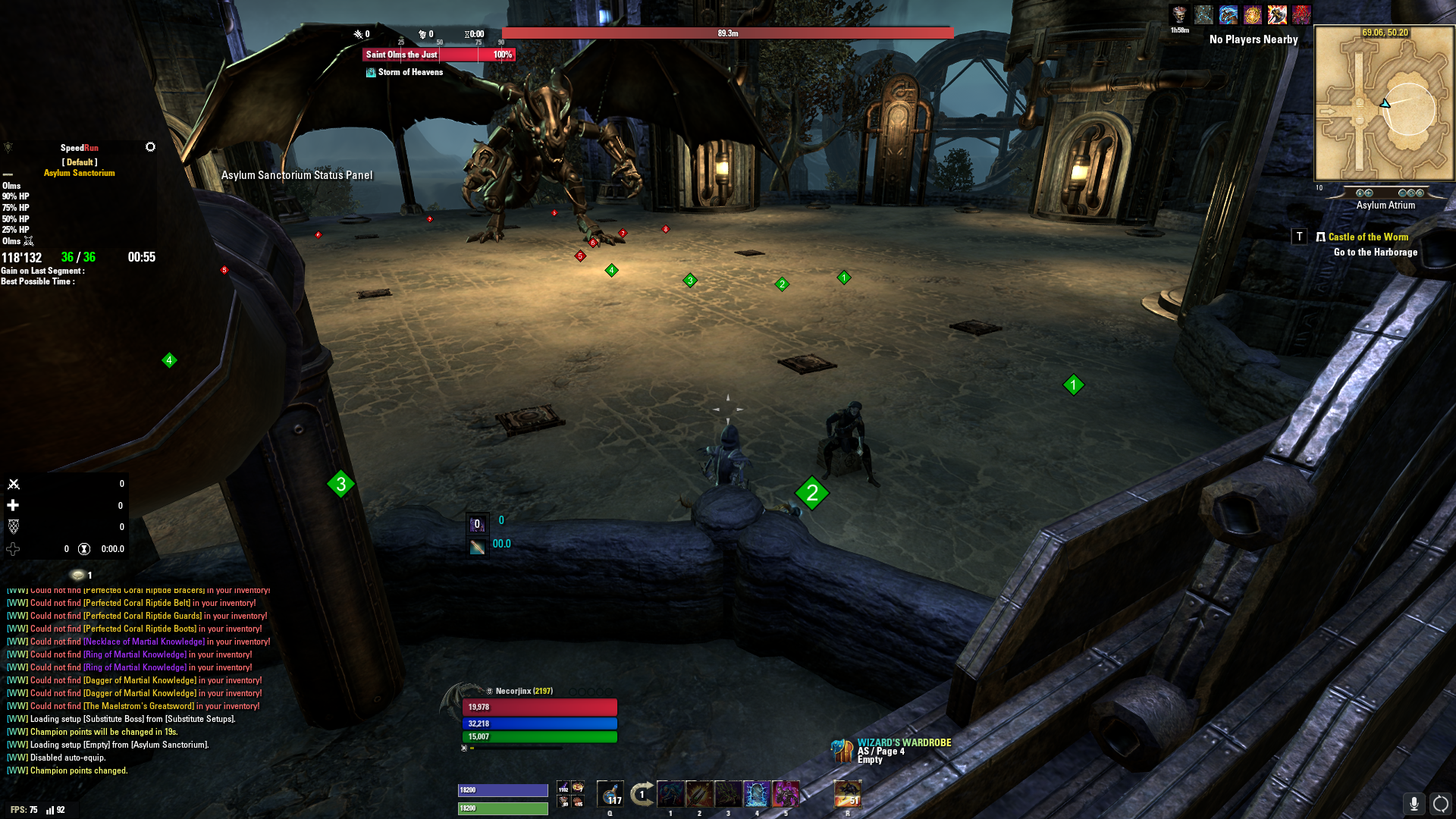Screen dimensions: 1456x819
Task: Click the Asylum Sanctorium Status Panel label
Action: tap(297, 175)
